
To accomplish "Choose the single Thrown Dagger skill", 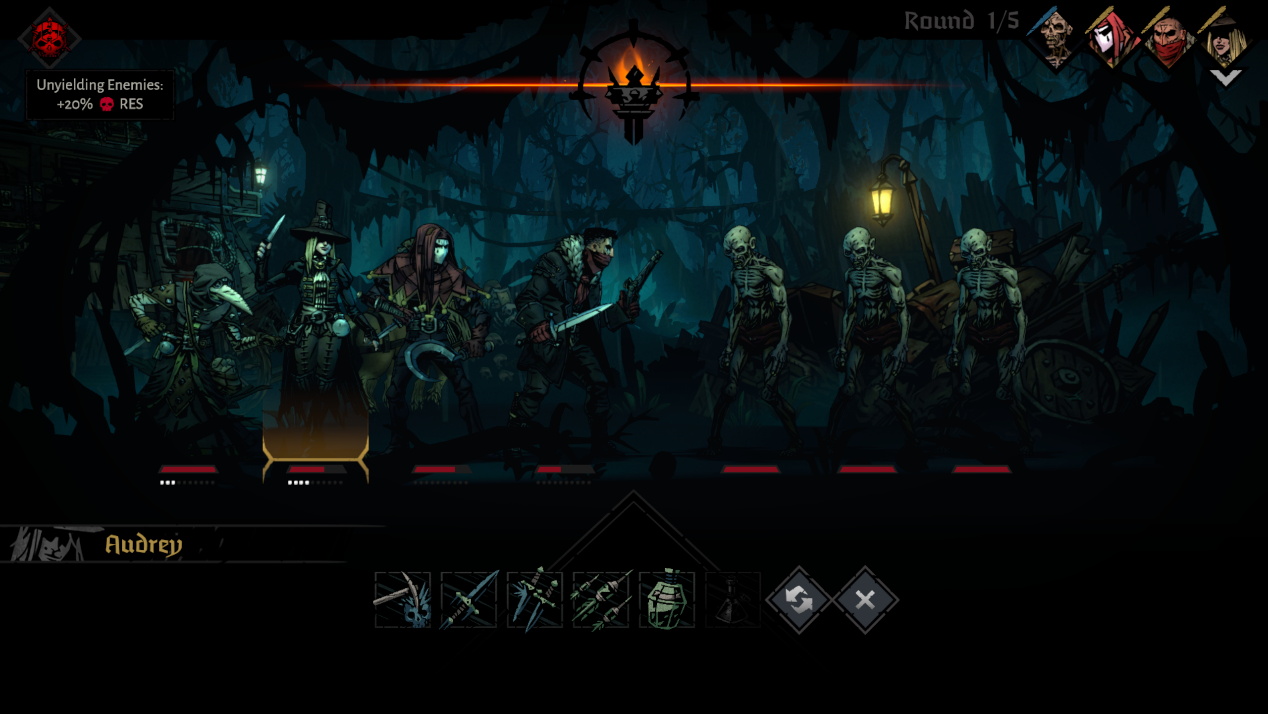I will point(469,600).
